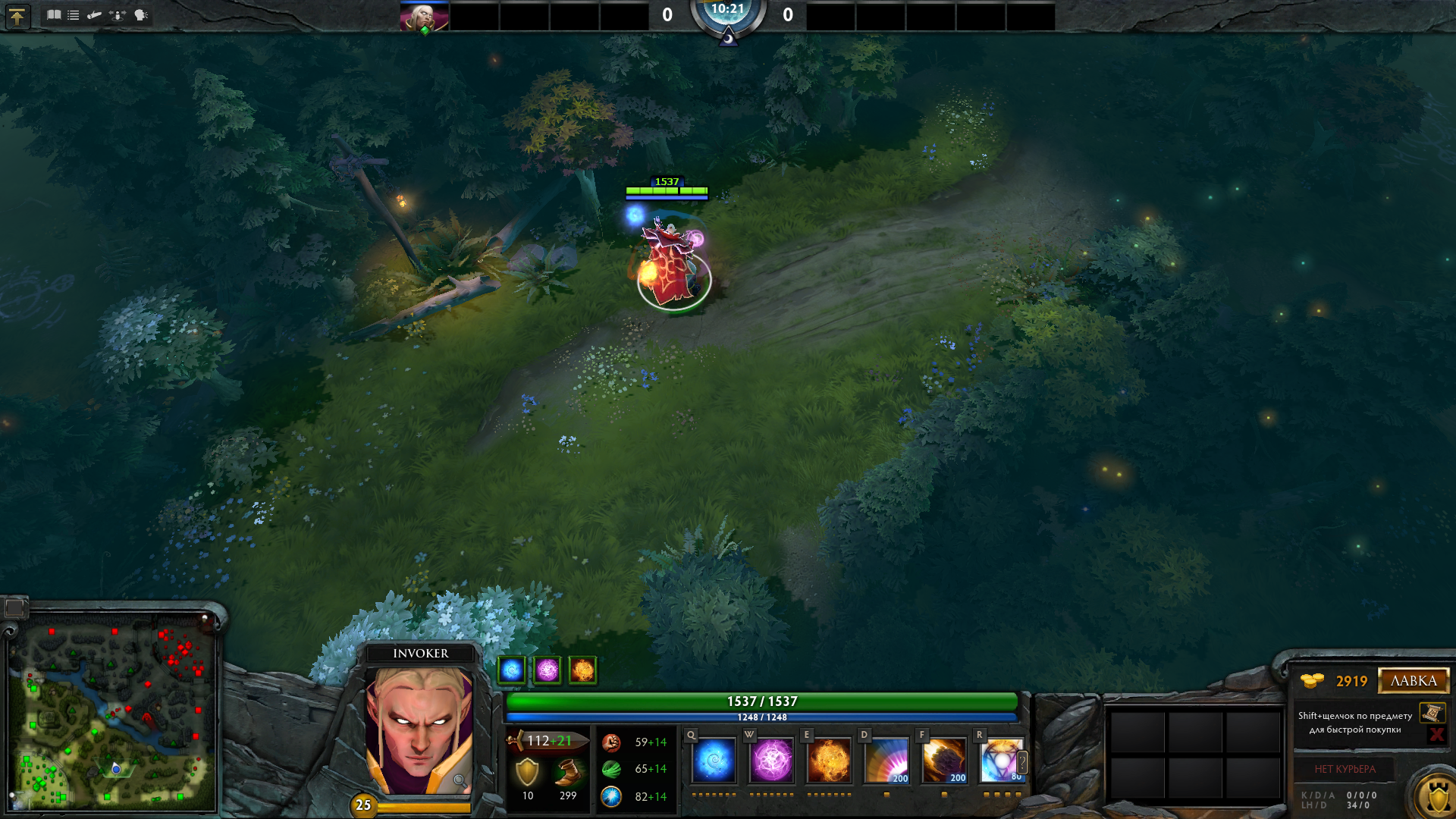Activate the Deafening Blast ability
This screenshot has width=1456, height=819.
pyautogui.click(x=886, y=760)
